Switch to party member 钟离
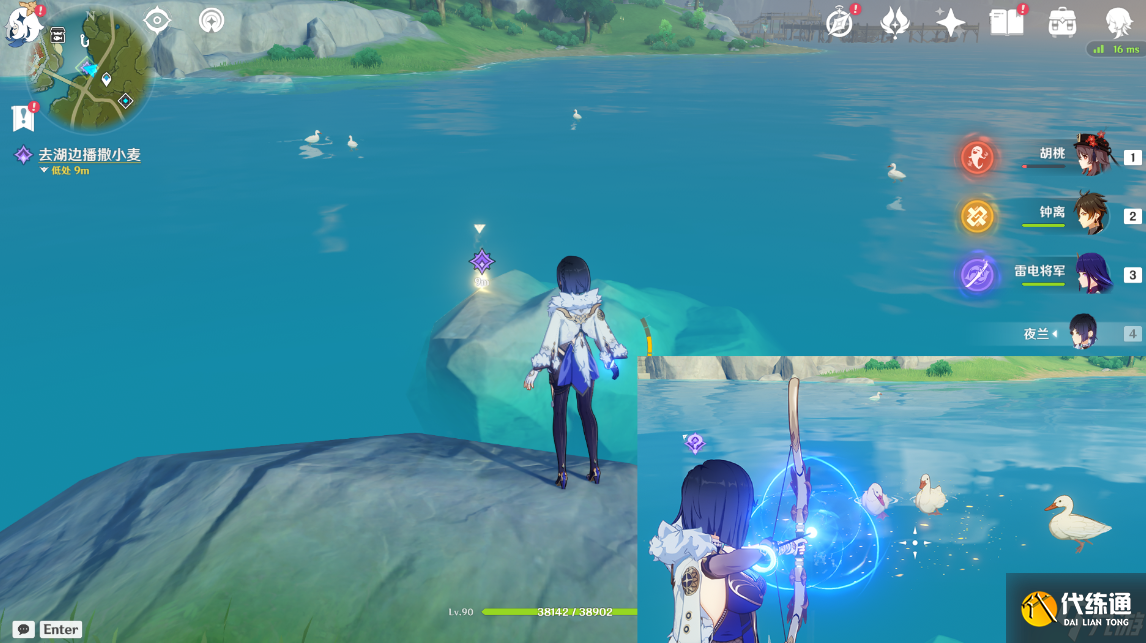The height and width of the screenshot is (643, 1146). (1089, 215)
